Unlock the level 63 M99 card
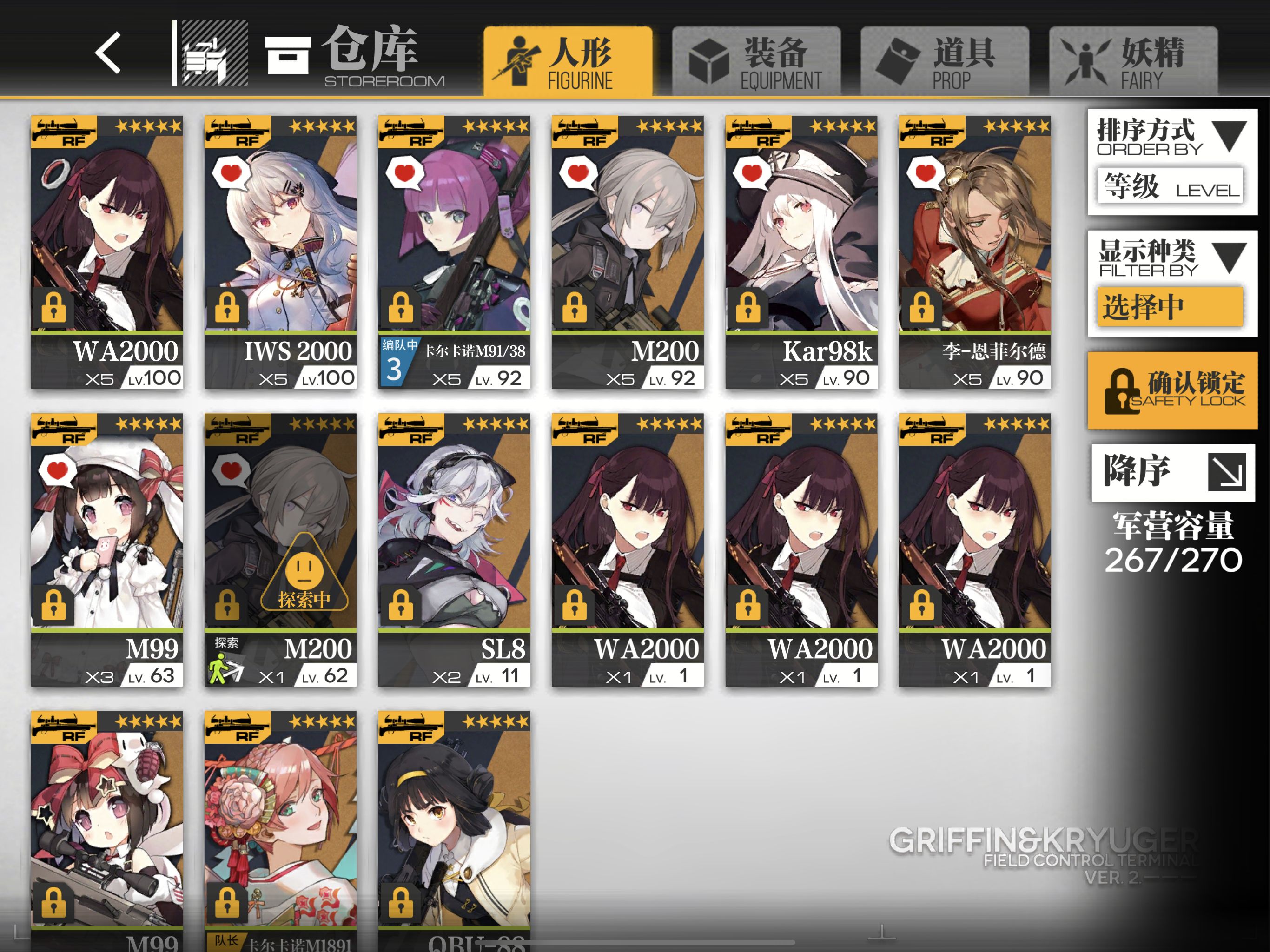The height and width of the screenshot is (952, 1270). click(53, 606)
